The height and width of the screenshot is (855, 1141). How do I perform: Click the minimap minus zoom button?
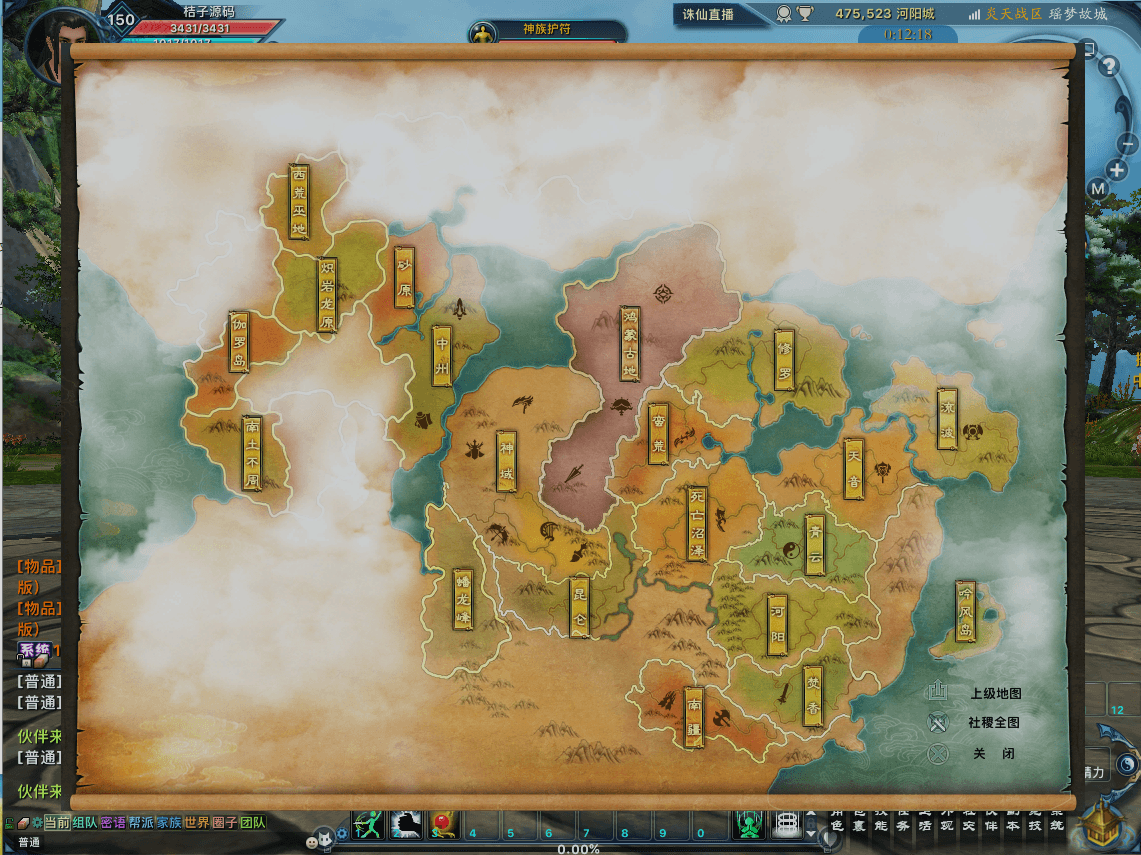(1129, 145)
